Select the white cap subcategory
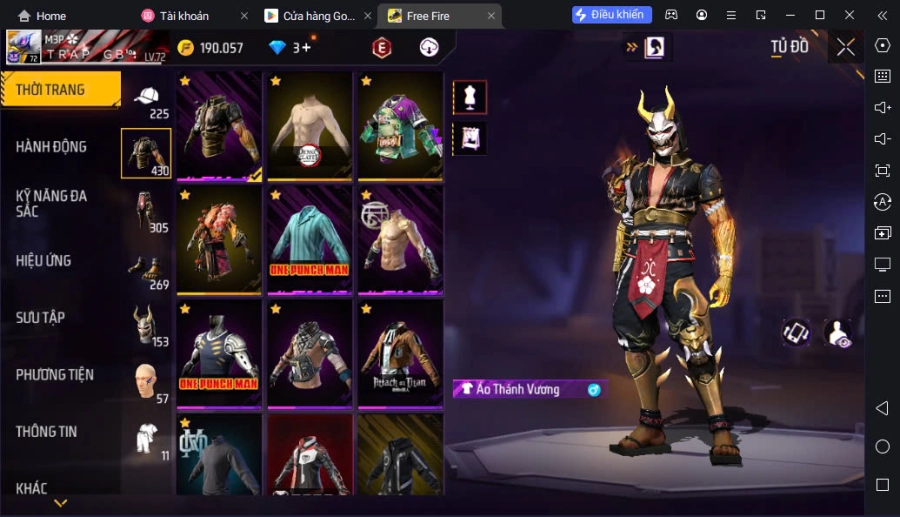The height and width of the screenshot is (517, 900). click(146, 96)
